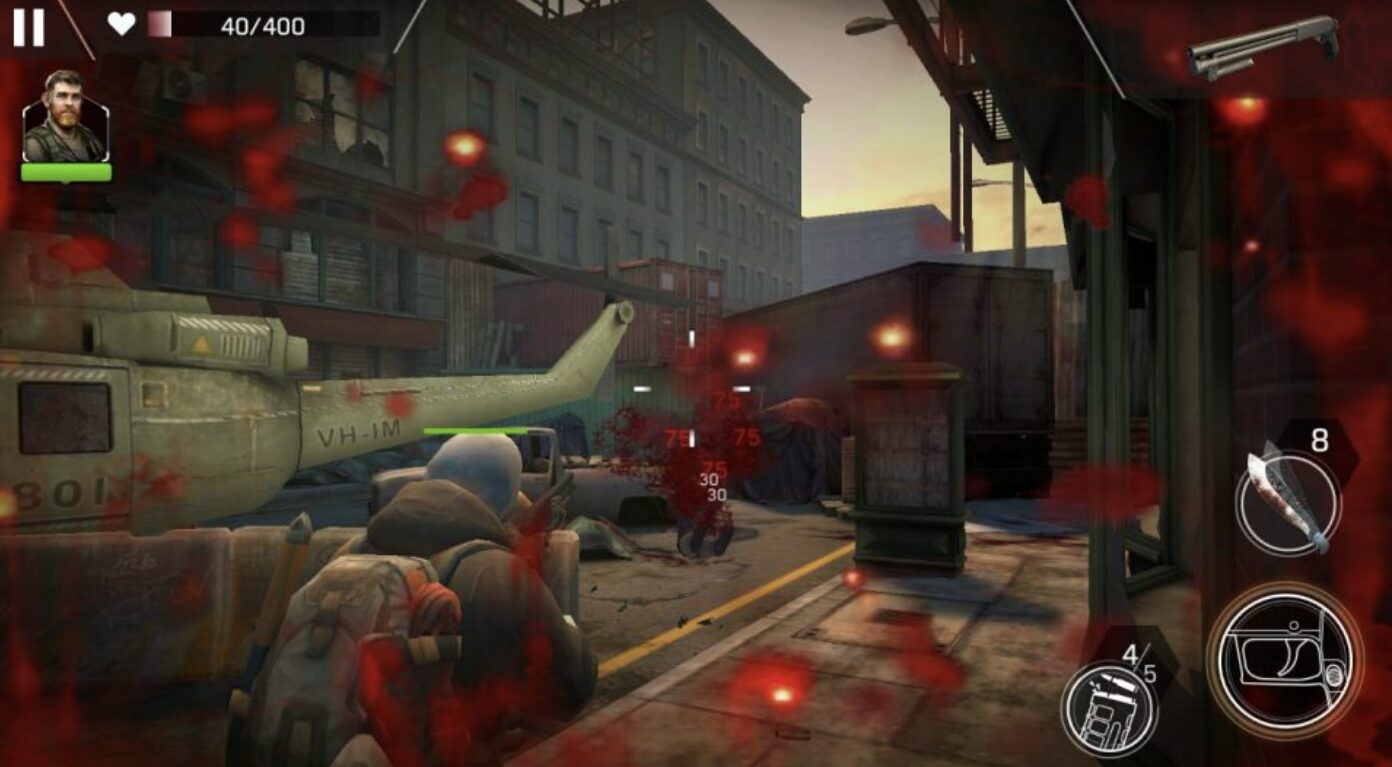Select the bearded survivor portrait

(65, 117)
